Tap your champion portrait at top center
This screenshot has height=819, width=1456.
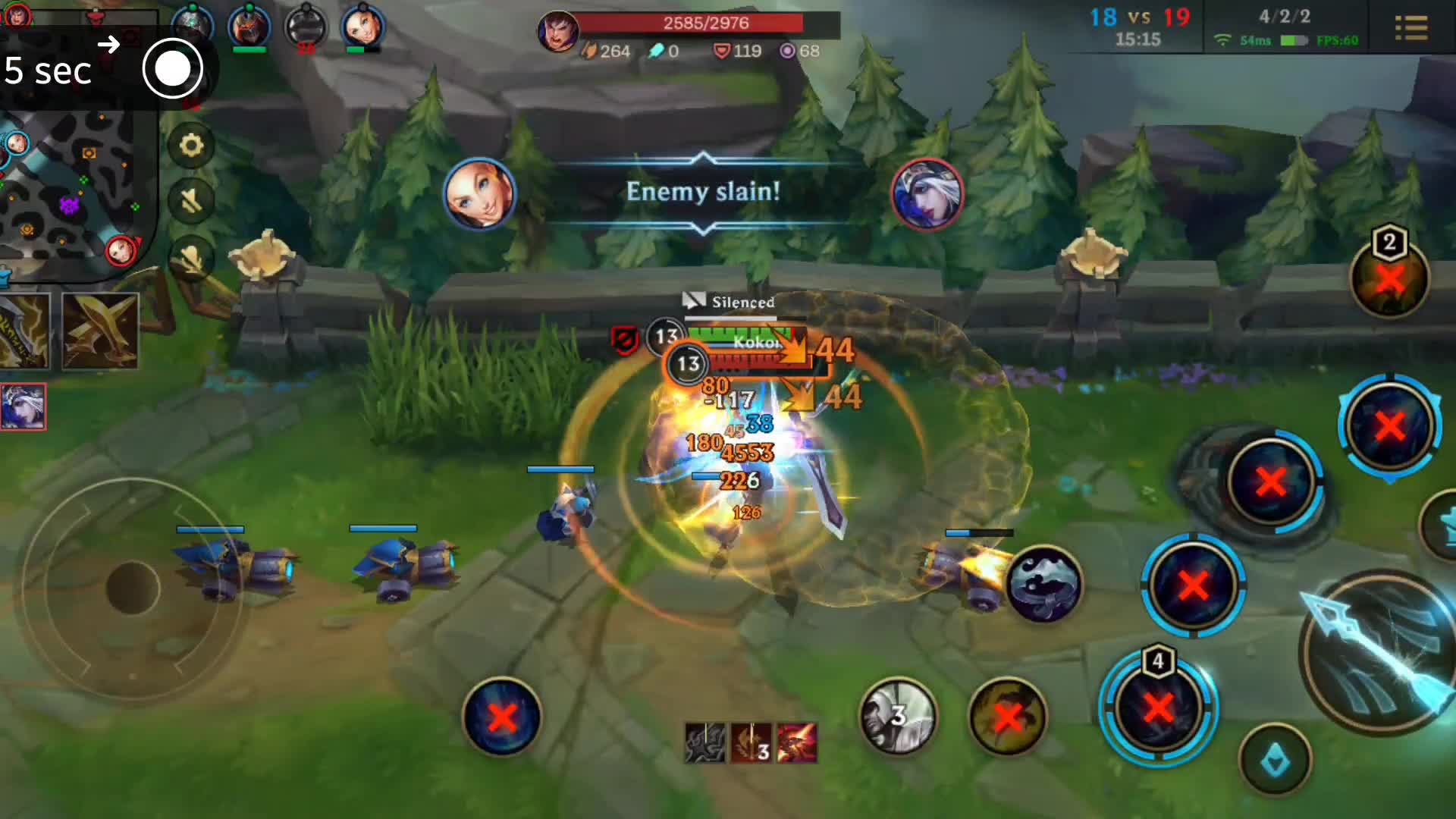559,32
